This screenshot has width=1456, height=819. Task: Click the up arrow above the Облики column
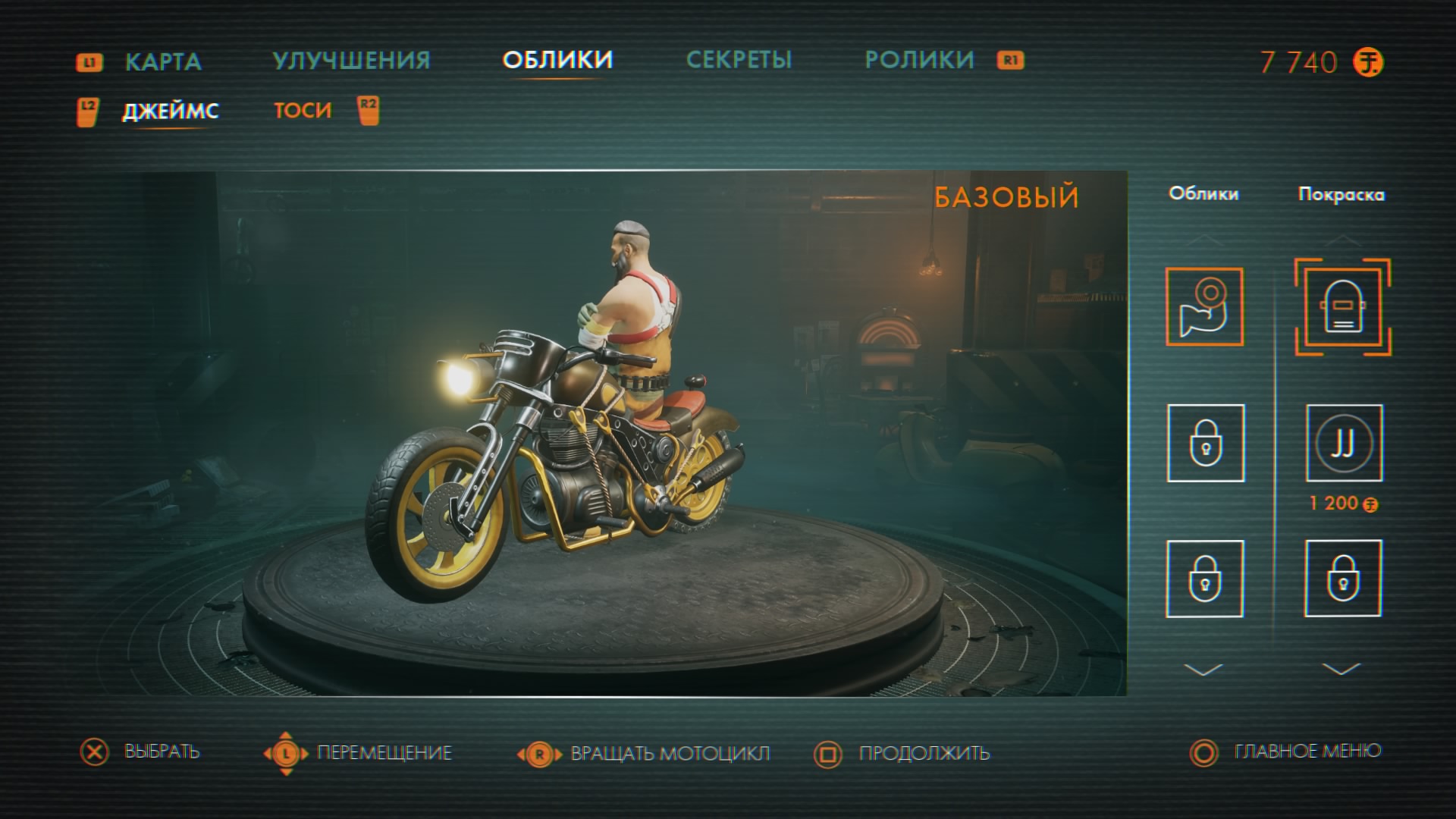tap(1204, 241)
